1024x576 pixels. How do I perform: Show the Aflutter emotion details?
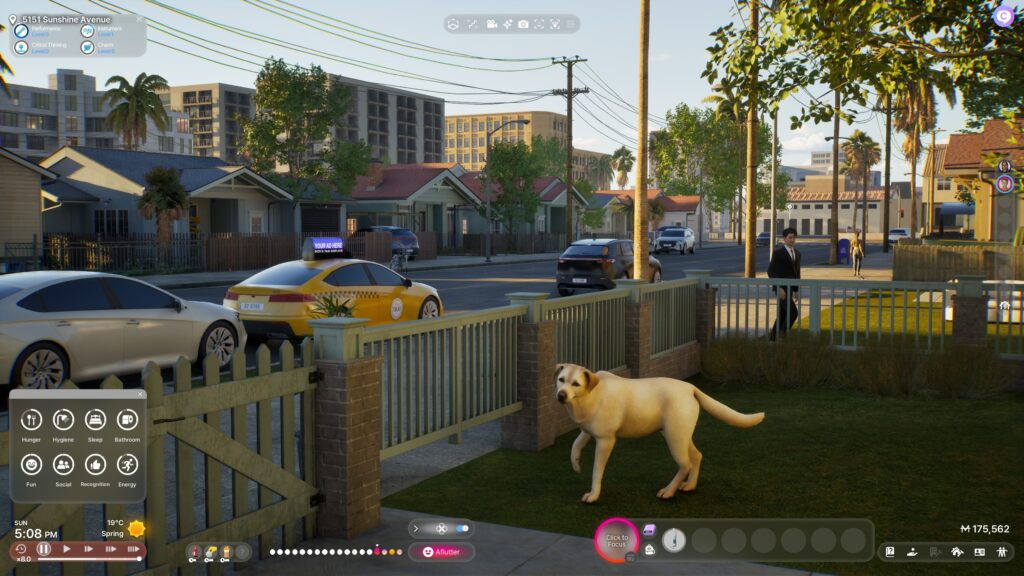pyautogui.click(x=441, y=551)
